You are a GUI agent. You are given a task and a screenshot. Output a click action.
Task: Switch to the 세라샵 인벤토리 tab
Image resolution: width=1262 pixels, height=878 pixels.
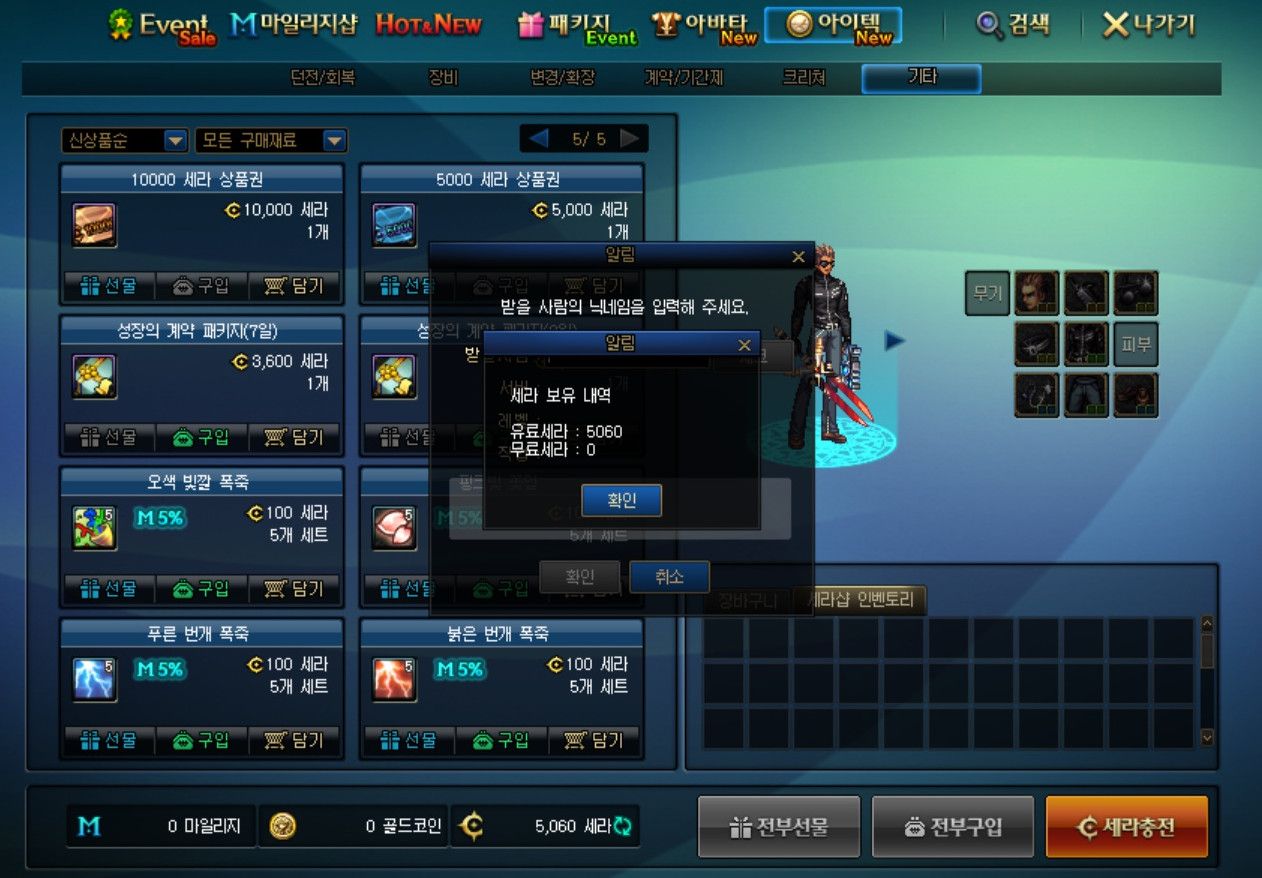click(859, 600)
